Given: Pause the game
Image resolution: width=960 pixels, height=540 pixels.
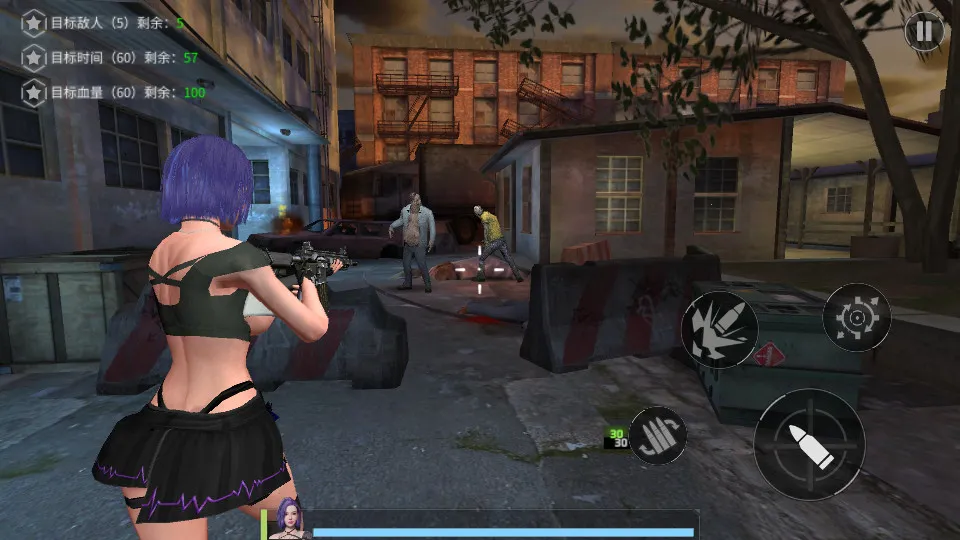Looking at the screenshot, I should point(924,31).
